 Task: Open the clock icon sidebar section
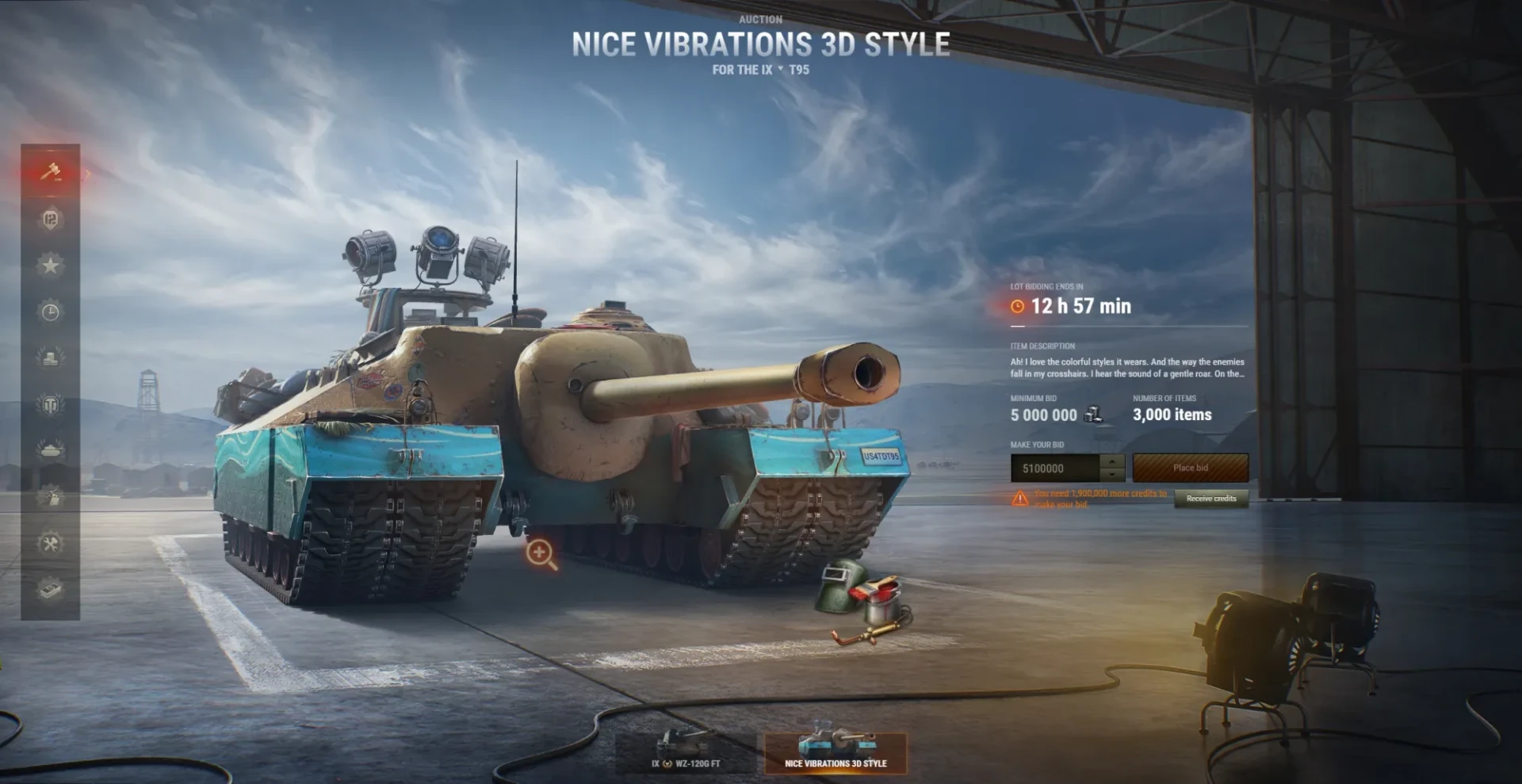pos(50,312)
